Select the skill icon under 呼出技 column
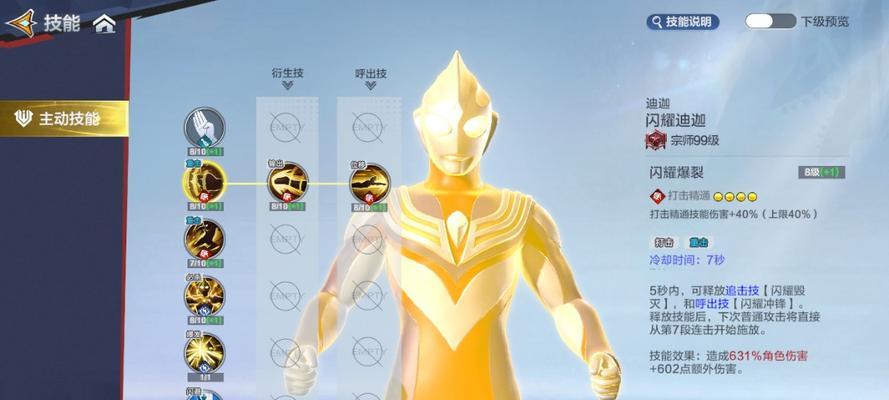The width and height of the screenshot is (889, 400). 369,181
